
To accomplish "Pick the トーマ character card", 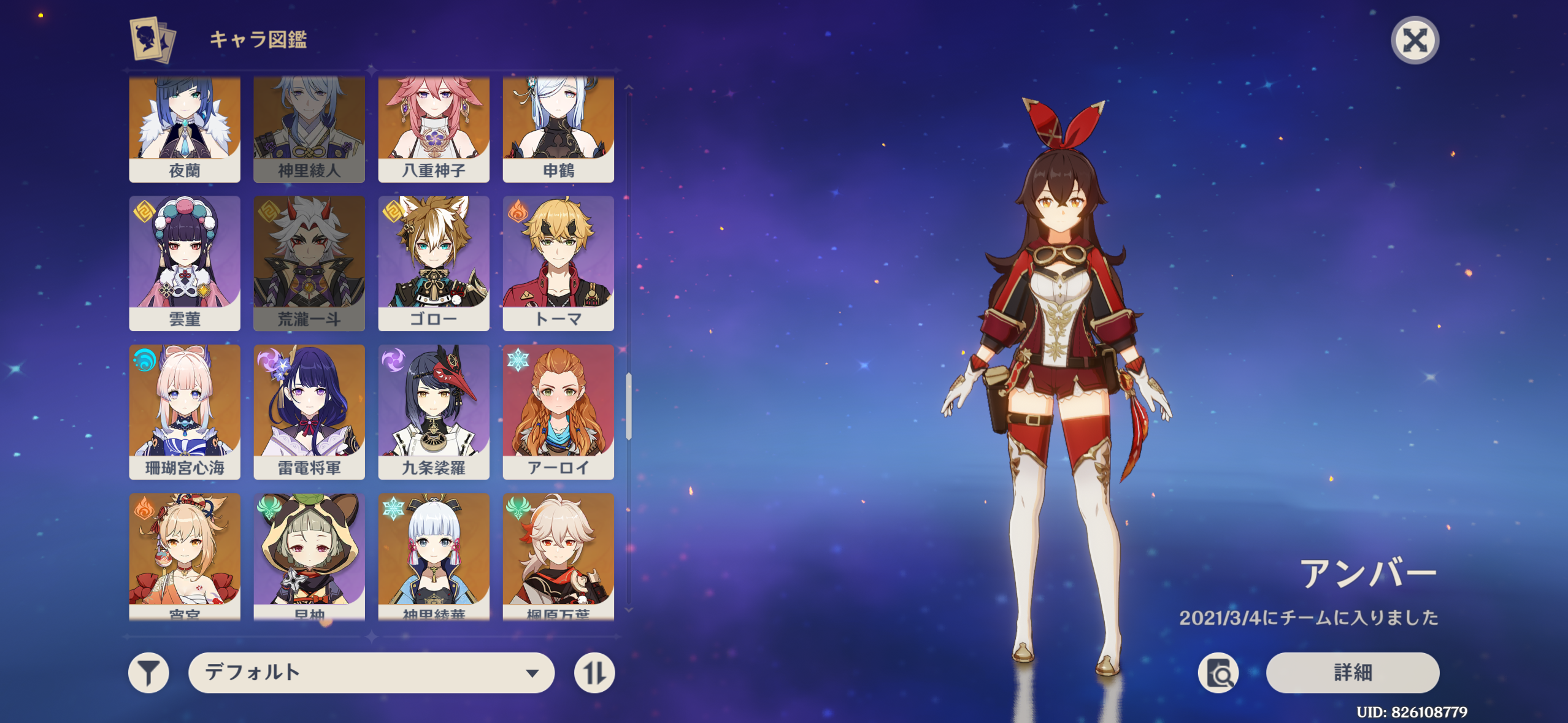I will coord(558,264).
